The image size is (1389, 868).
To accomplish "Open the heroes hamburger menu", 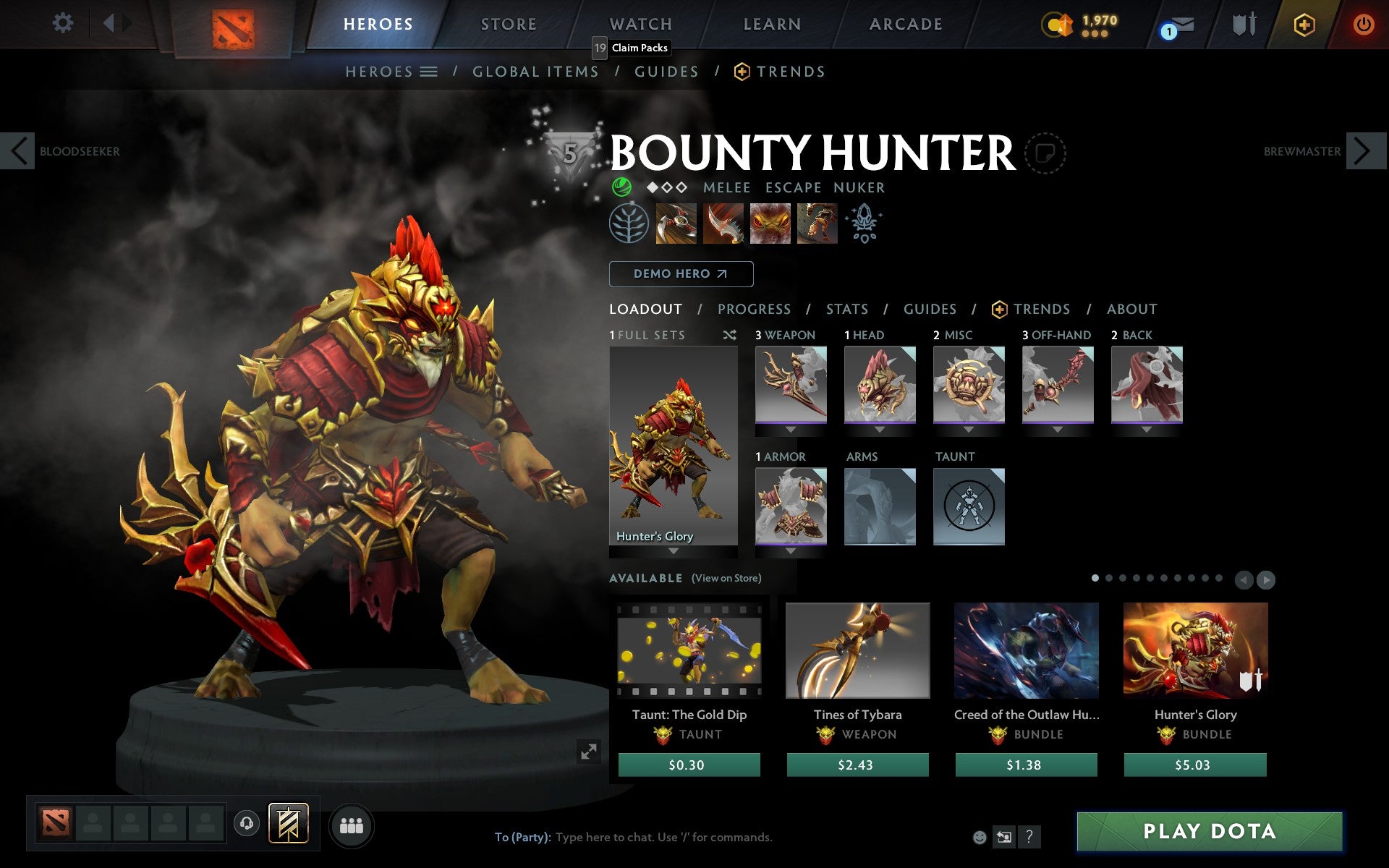I will [x=429, y=72].
